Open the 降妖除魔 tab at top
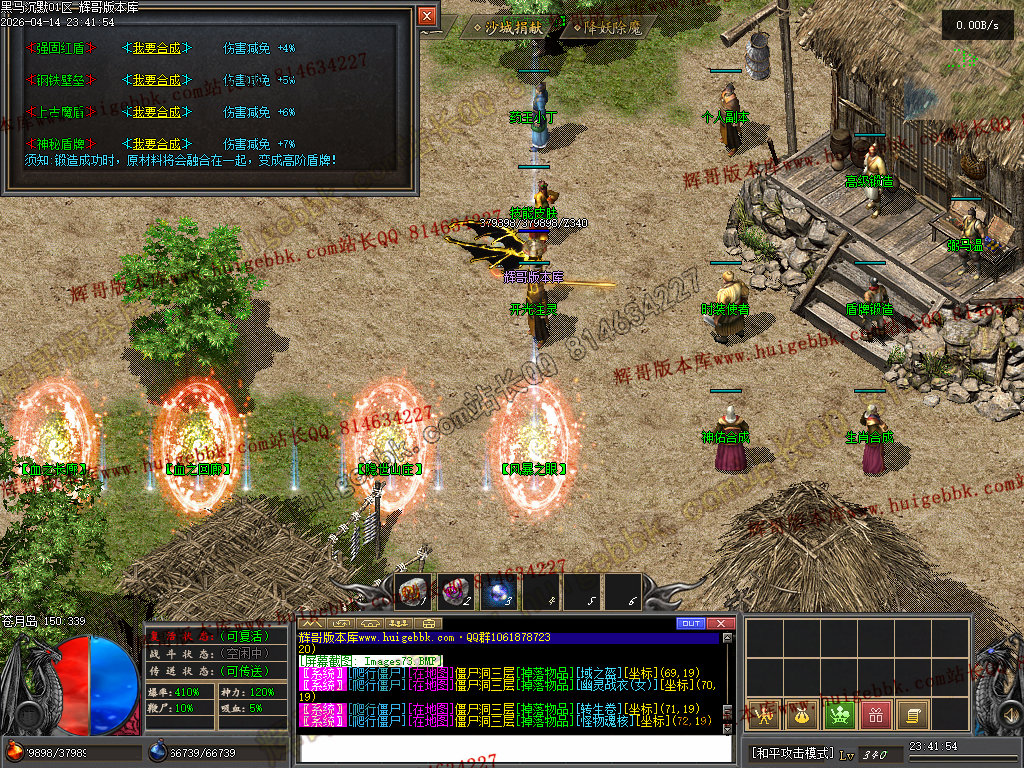The width and height of the screenshot is (1024, 768). click(608, 28)
